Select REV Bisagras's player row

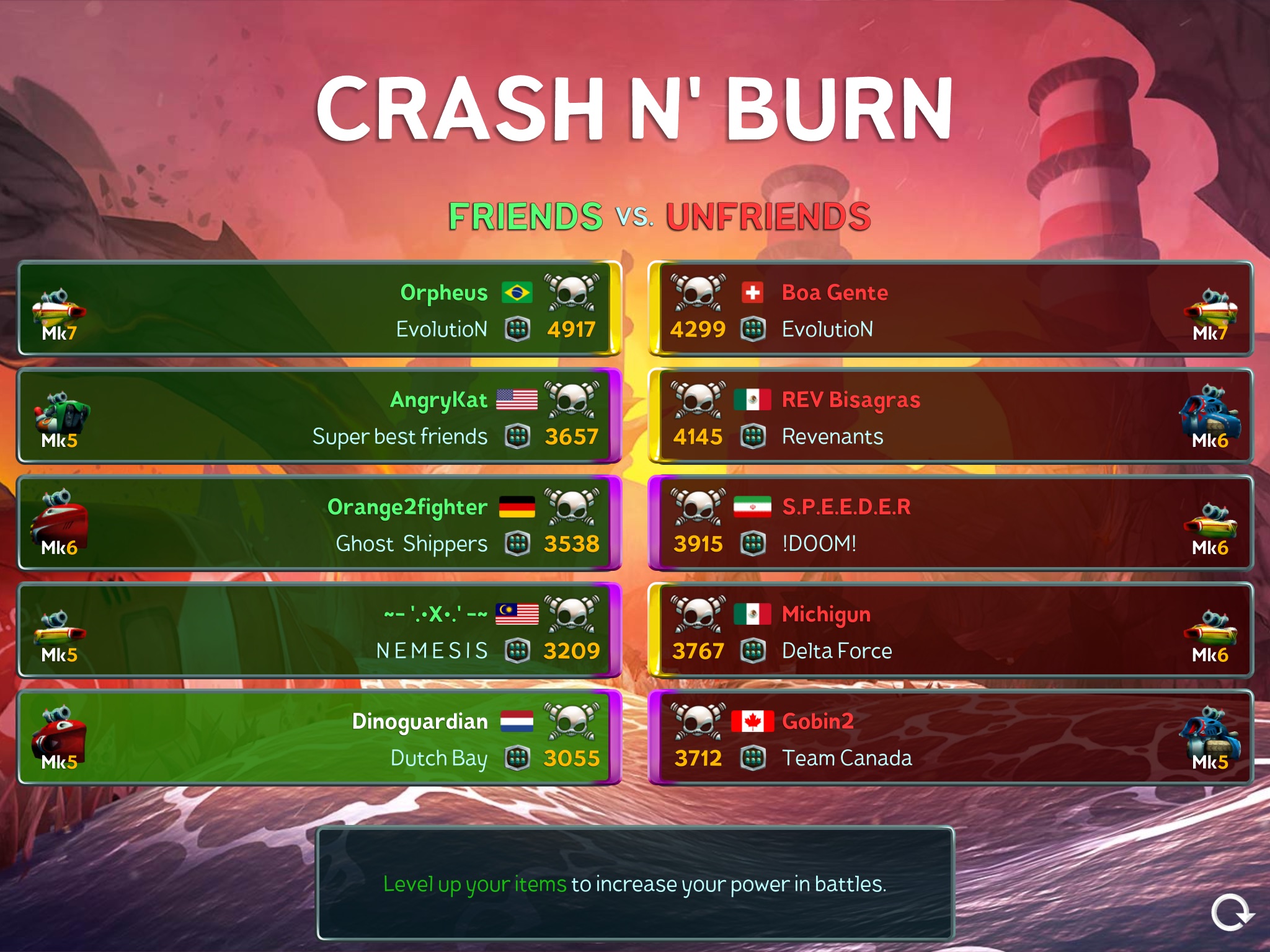(950, 416)
